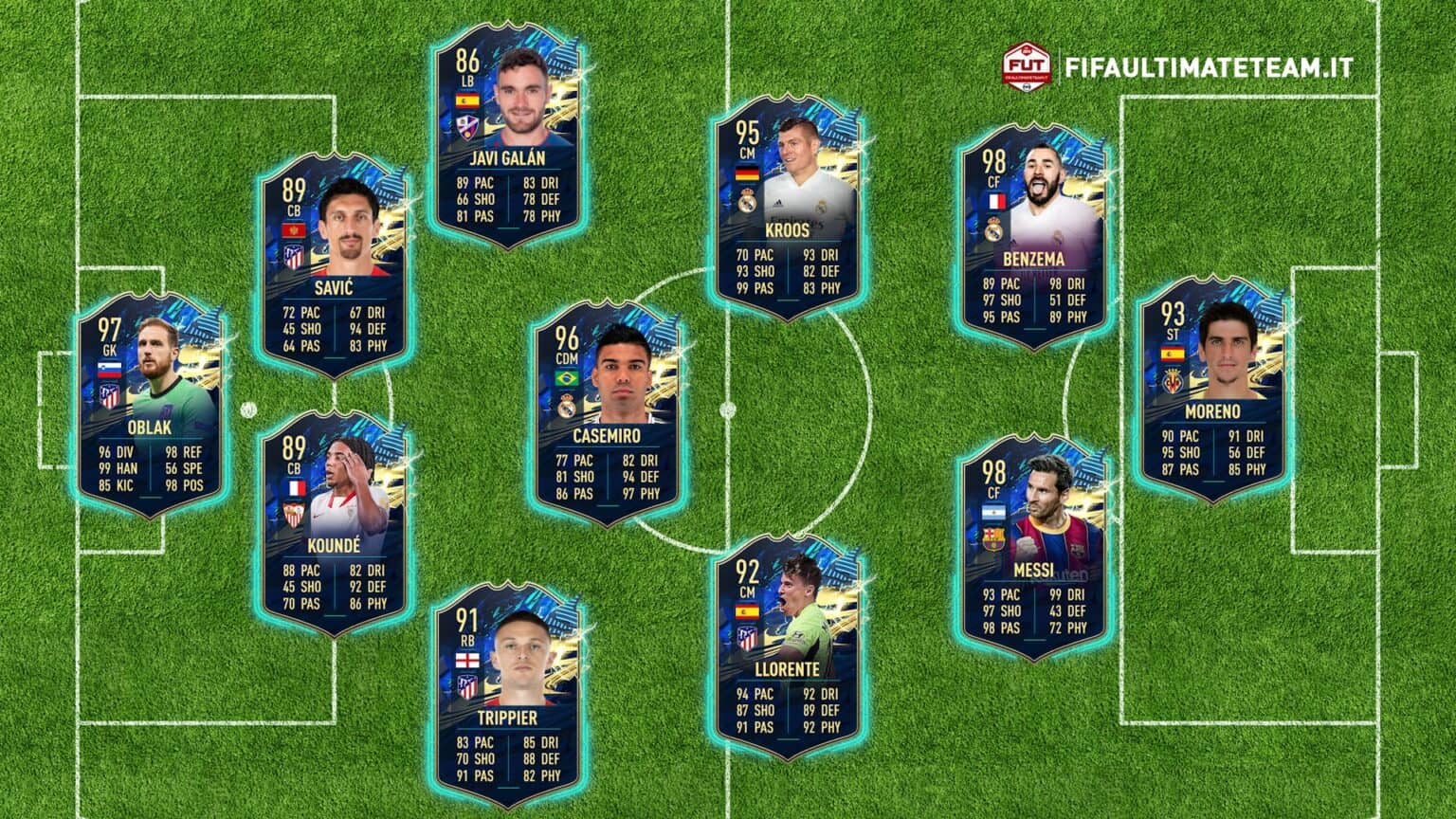Choose the Savić centre-back card
The width and height of the screenshot is (1456, 819).
pyautogui.click(x=334, y=265)
